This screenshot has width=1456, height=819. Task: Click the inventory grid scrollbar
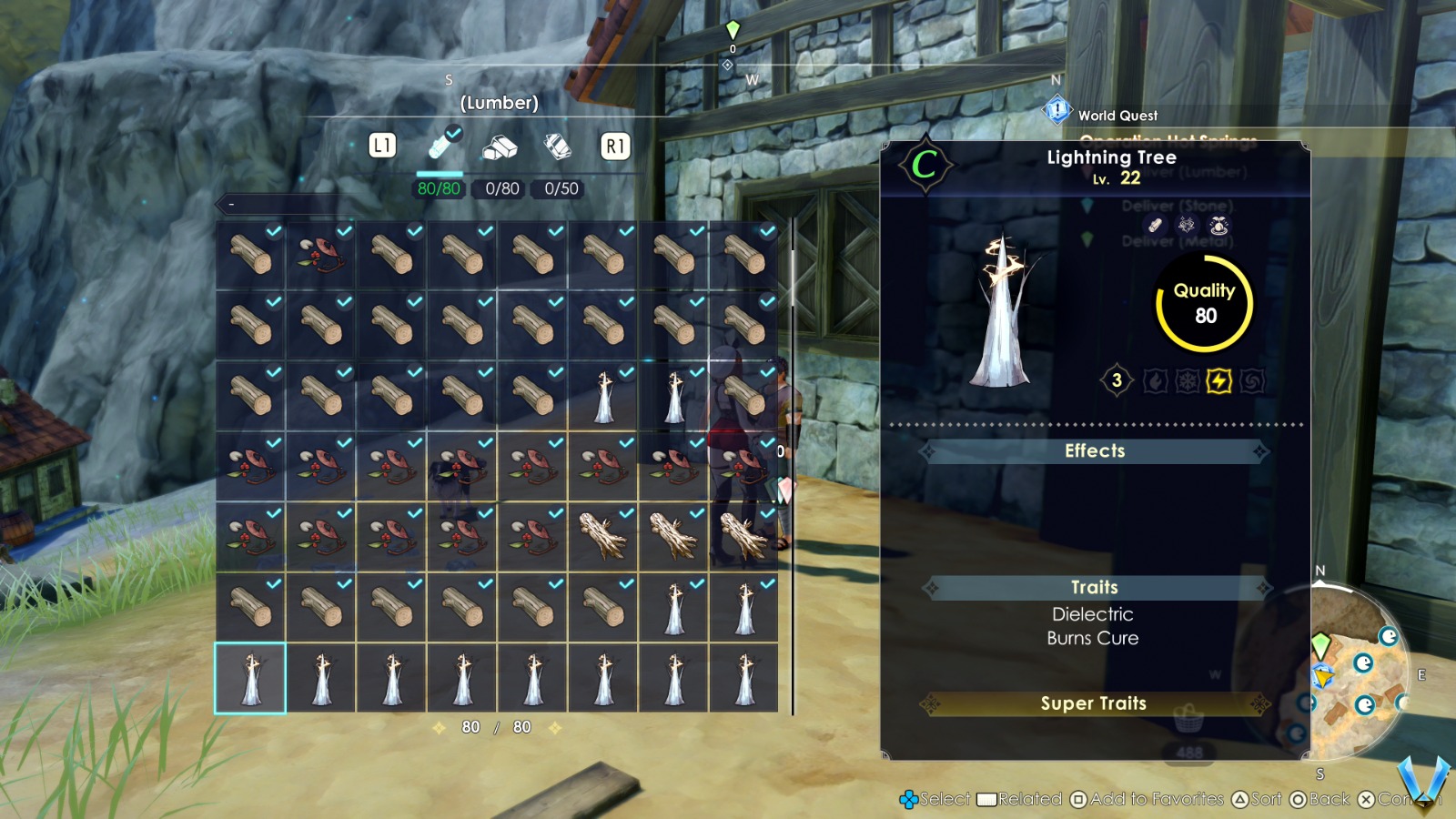tap(793, 464)
